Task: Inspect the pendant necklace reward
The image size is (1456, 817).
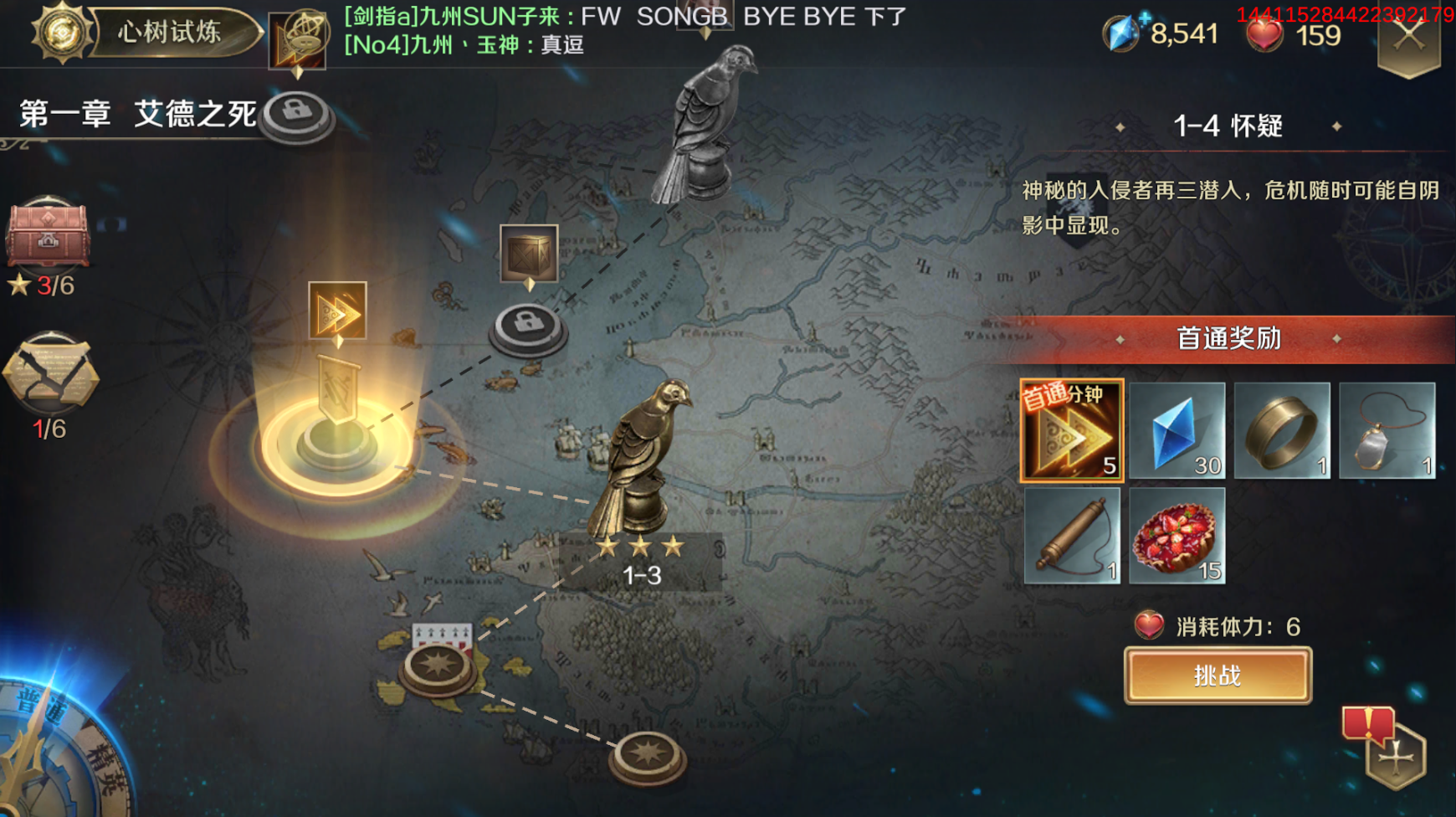Action: click(x=1387, y=430)
